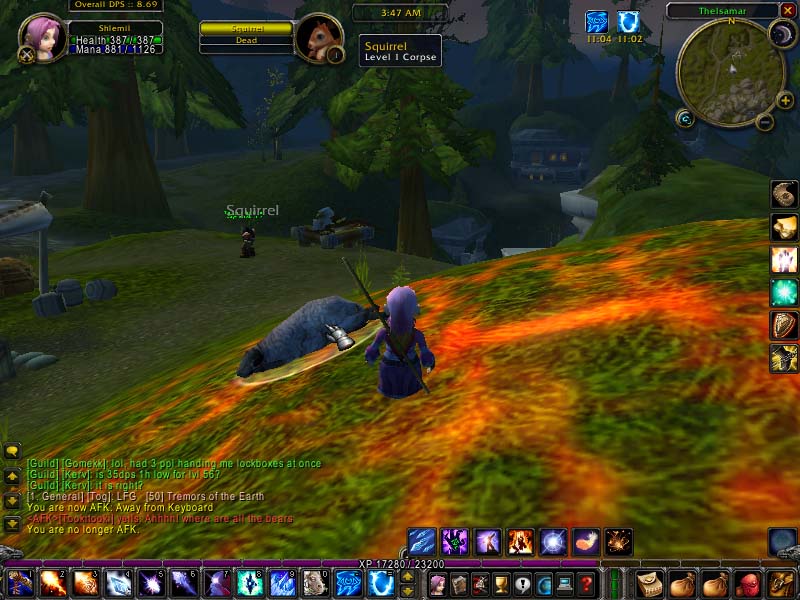The image size is (800, 600).
Task: Open the main menu computer button
Action: pyautogui.click(x=566, y=584)
